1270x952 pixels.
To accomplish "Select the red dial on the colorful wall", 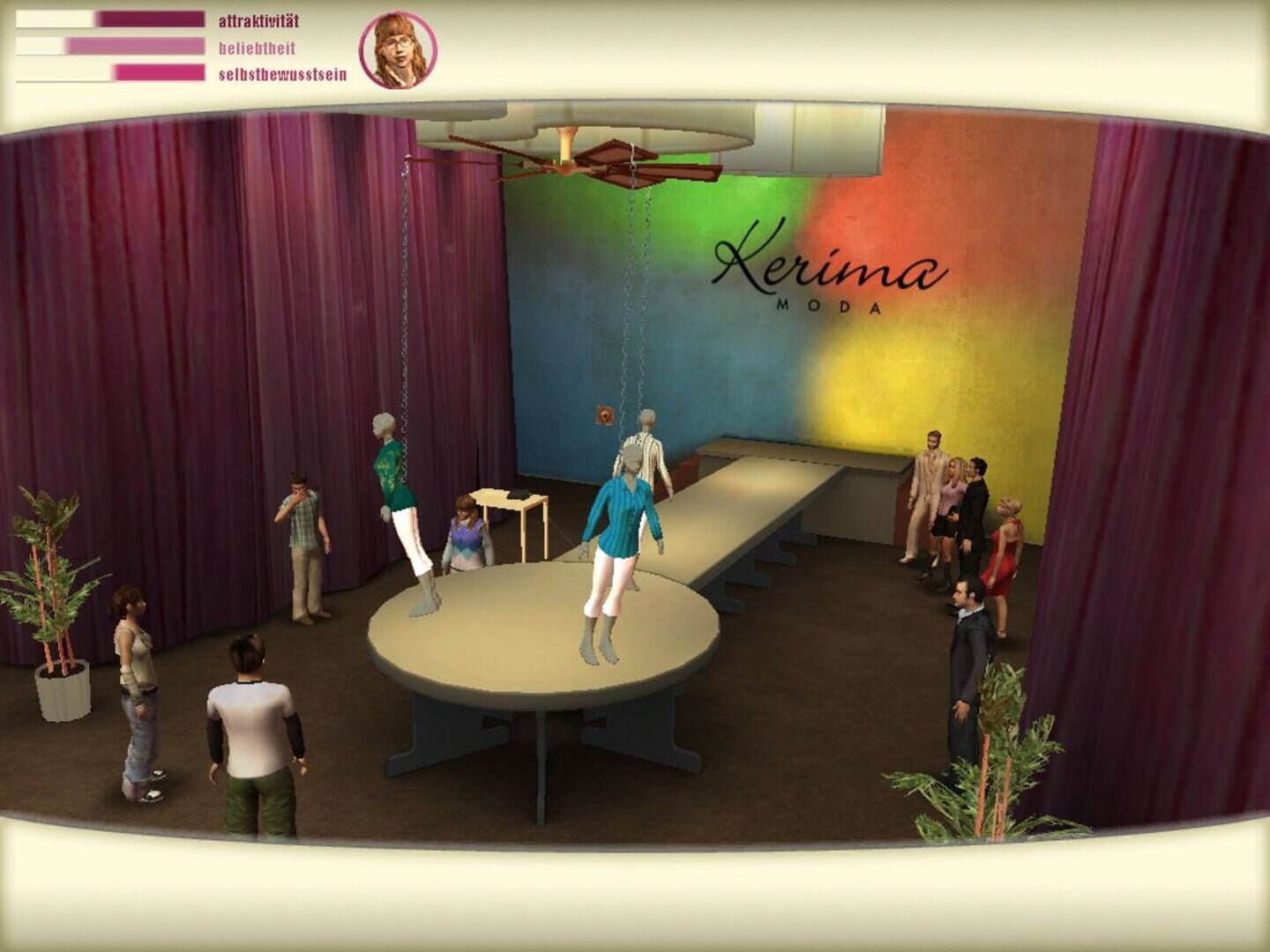I will click(x=604, y=415).
